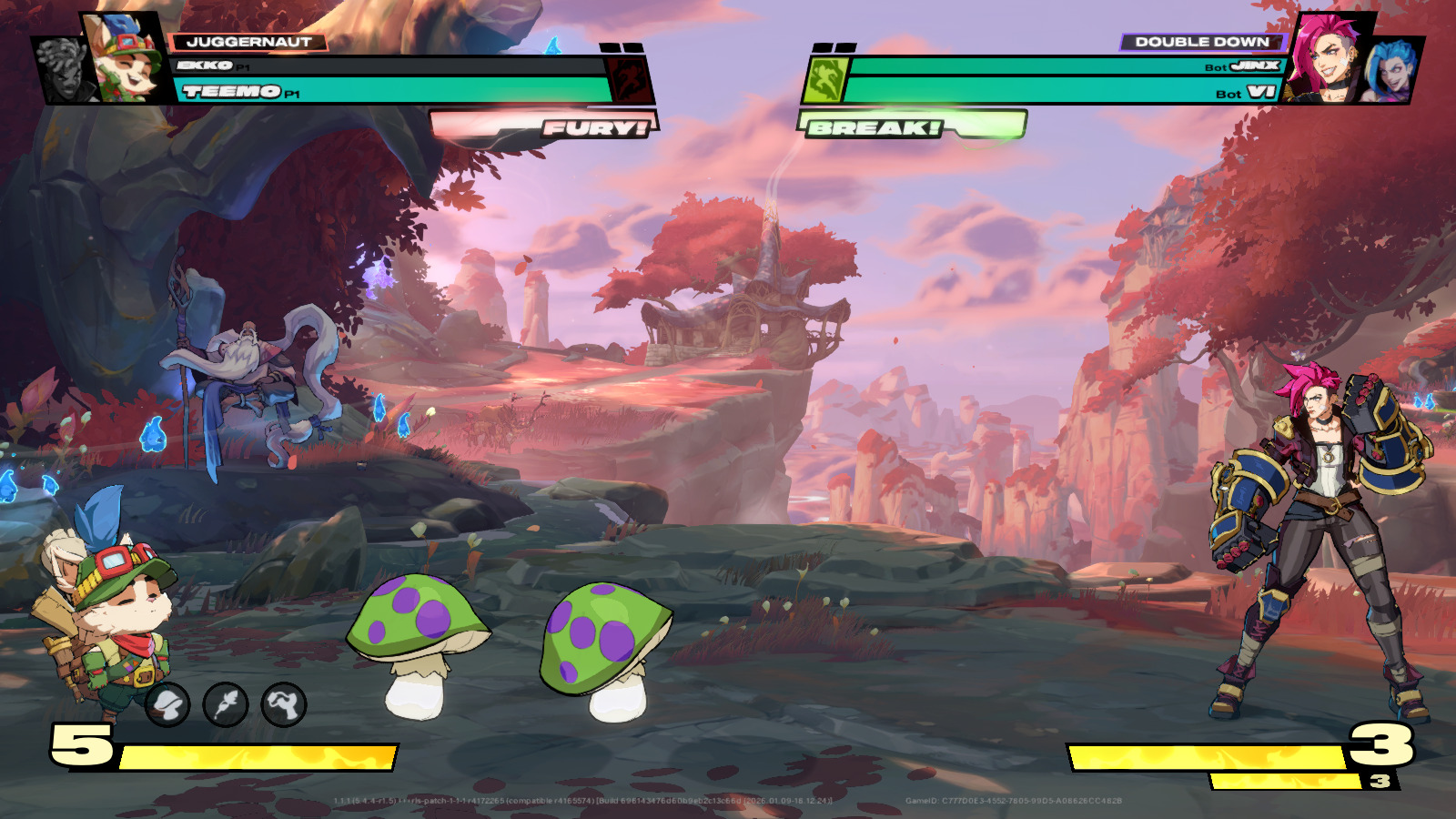Viewport: 1456px width, 819px height.
Task: Click the red assist icon beside Teemo's bar
Action: (x=629, y=79)
